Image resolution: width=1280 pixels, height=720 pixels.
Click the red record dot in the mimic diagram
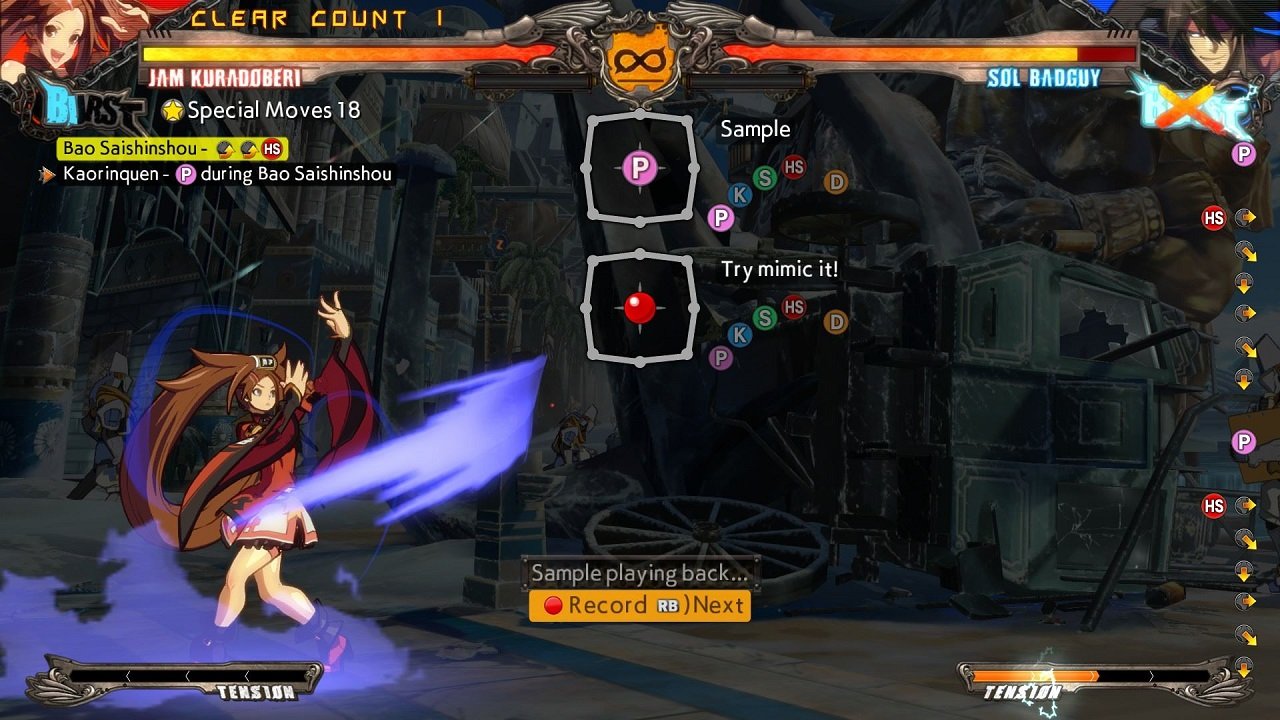640,307
